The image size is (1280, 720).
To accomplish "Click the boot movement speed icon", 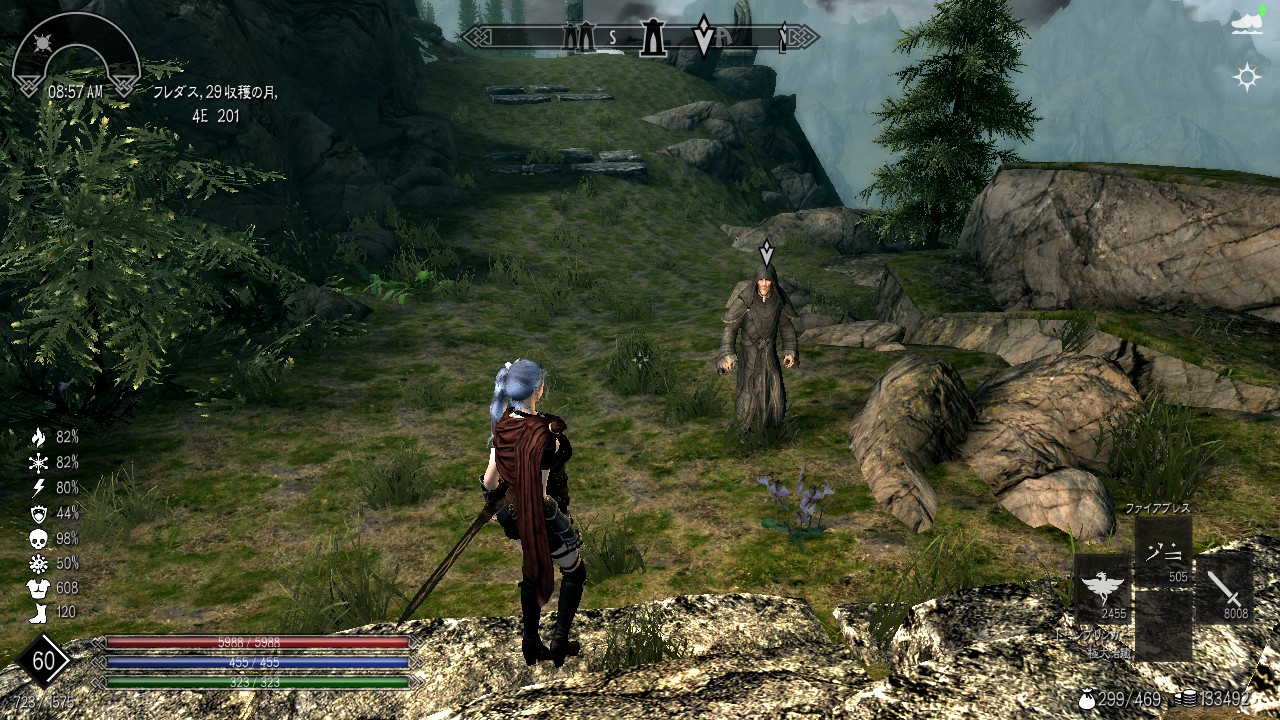I will tap(38, 613).
